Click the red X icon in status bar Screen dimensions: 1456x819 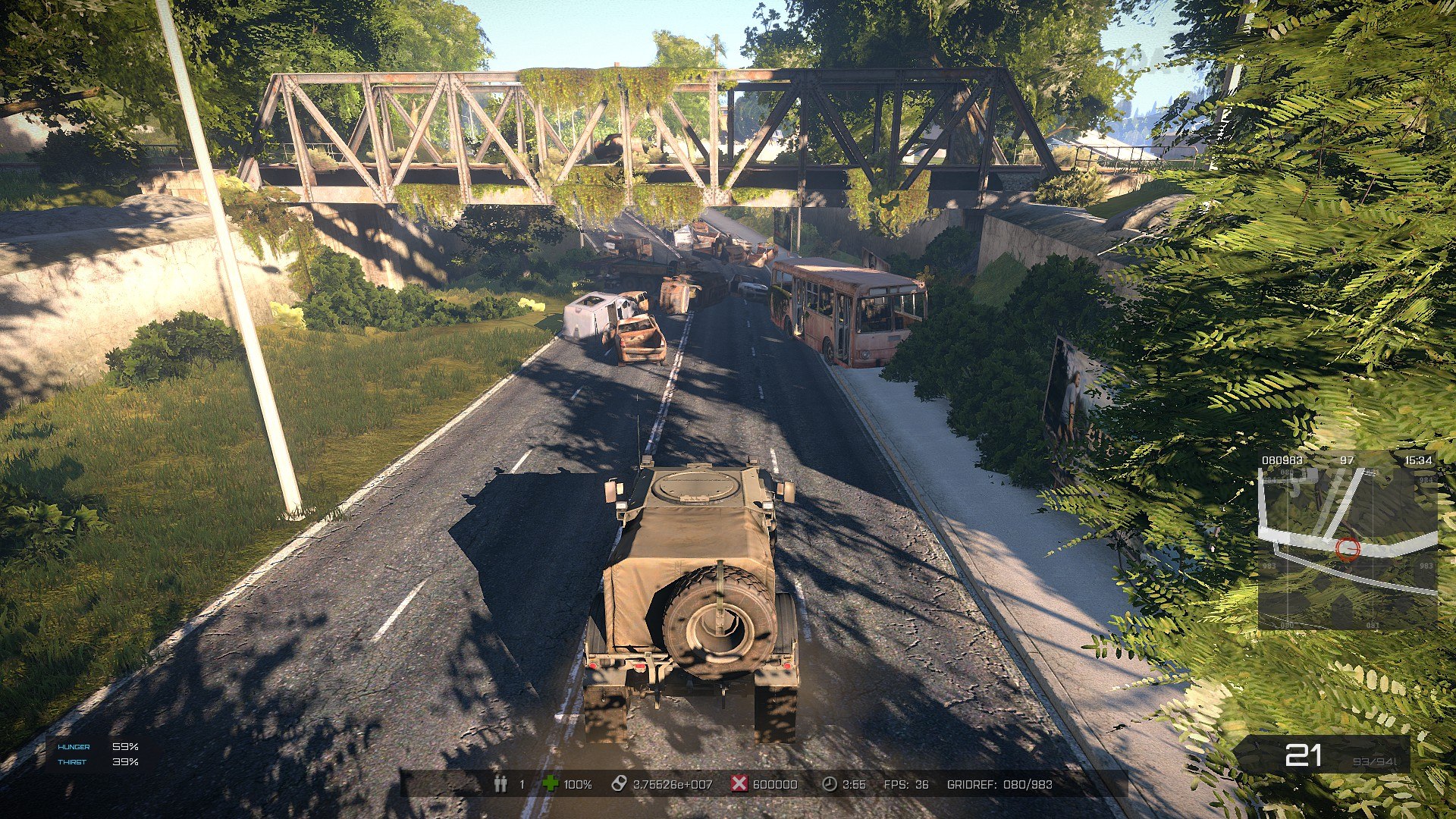[x=739, y=784]
